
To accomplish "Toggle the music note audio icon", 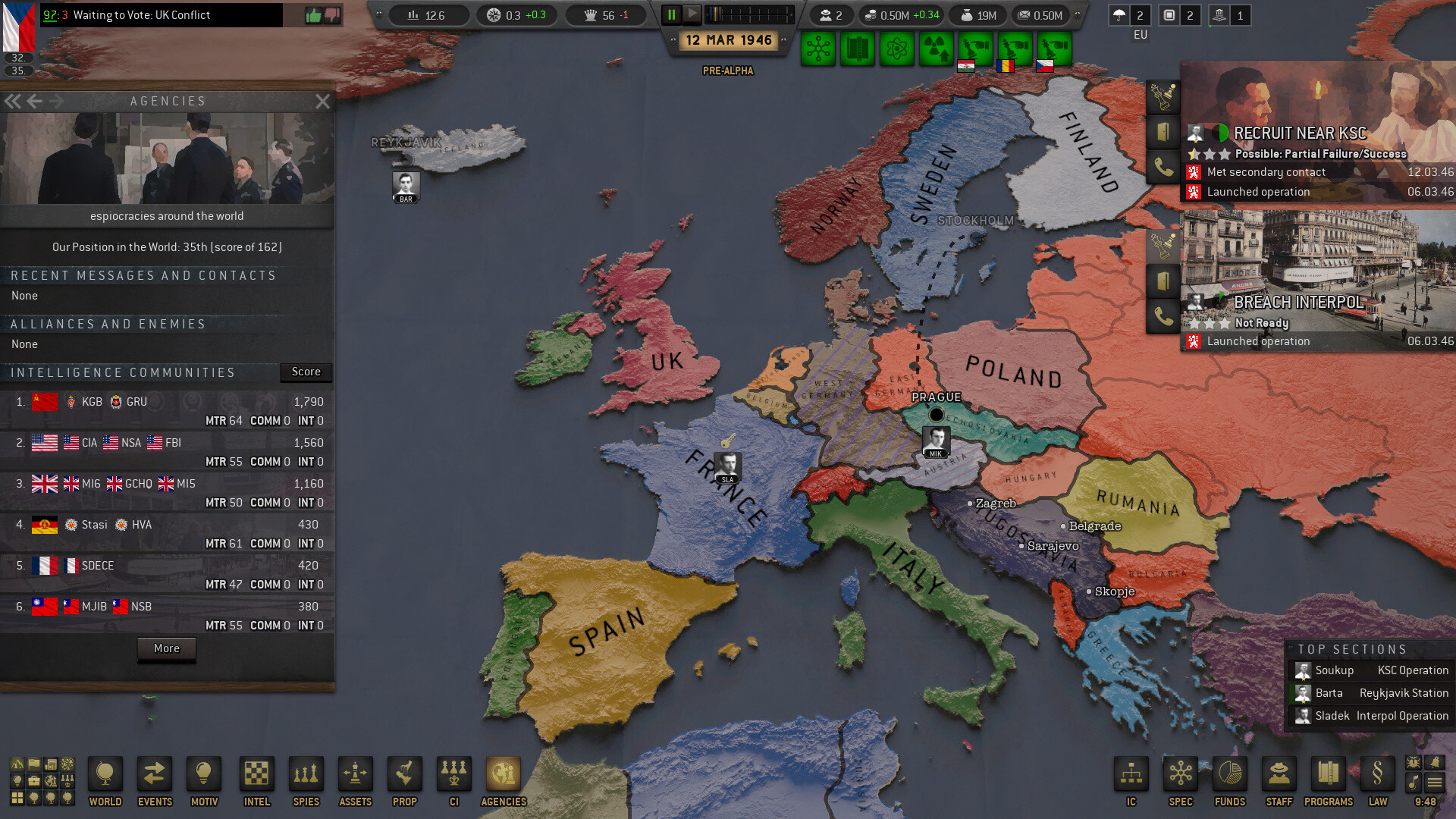I will 1414,782.
